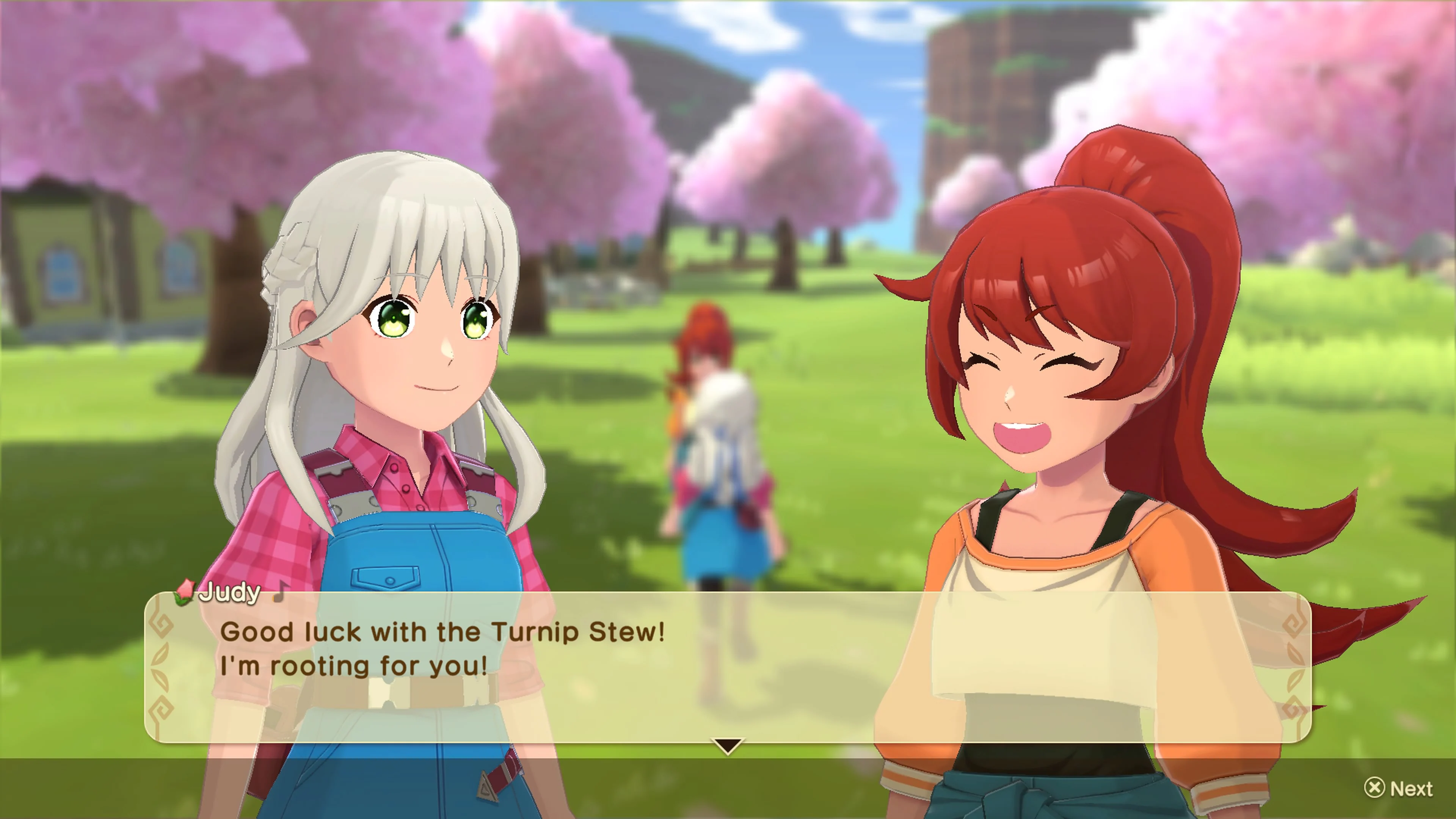1456x819 pixels.
Task: Click the diamond-shaped ornament on the dialogue frame
Action: pyautogui.click(x=162, y=625)
